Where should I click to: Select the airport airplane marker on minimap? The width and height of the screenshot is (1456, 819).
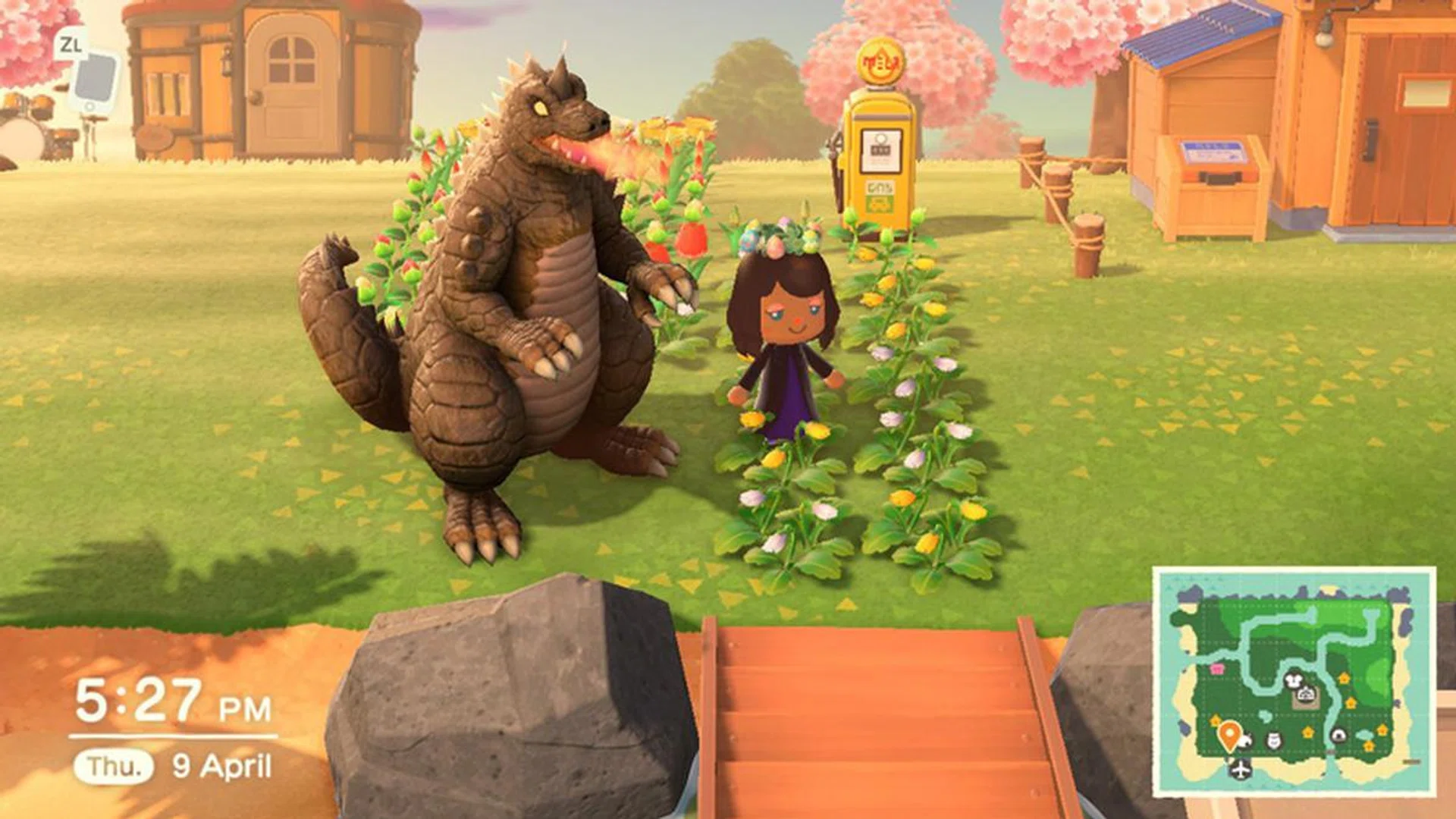coord(1241,770)
